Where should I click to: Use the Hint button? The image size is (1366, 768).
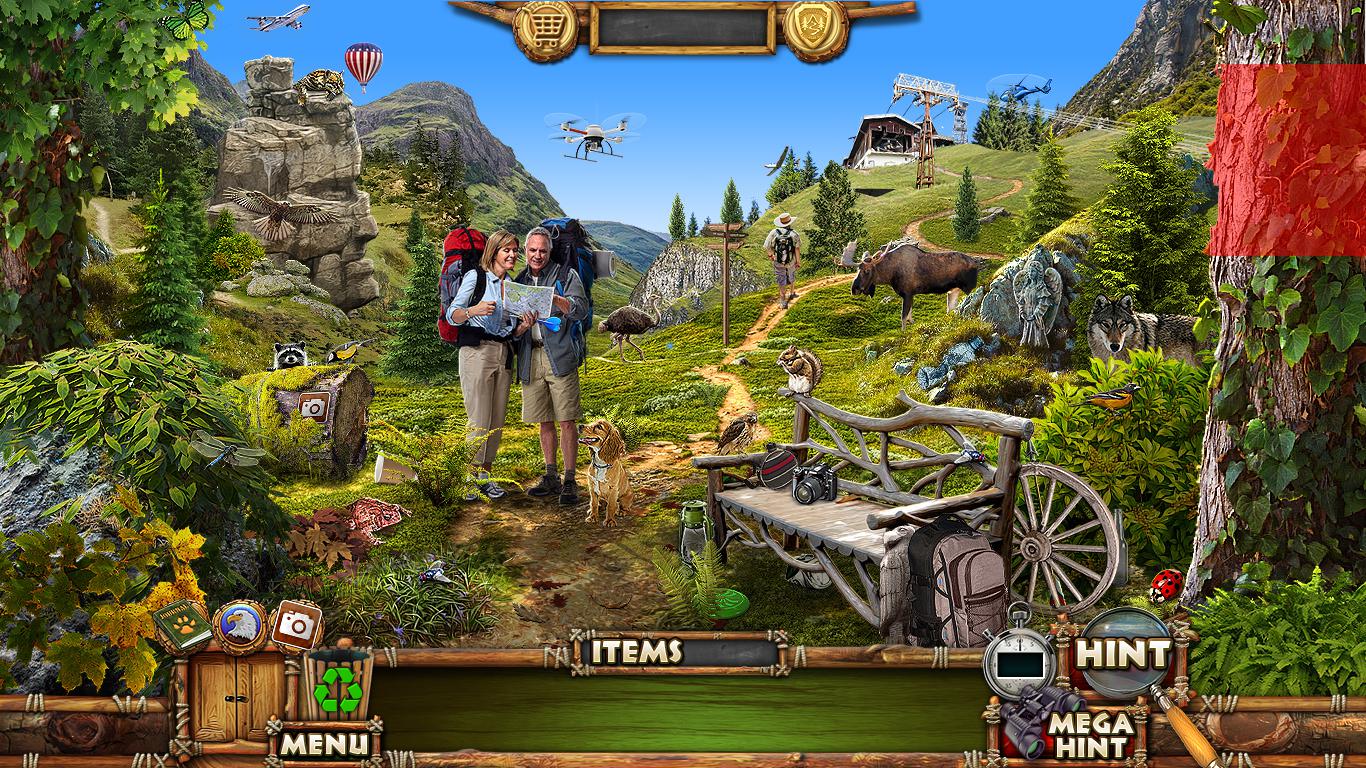(1122, 654)
